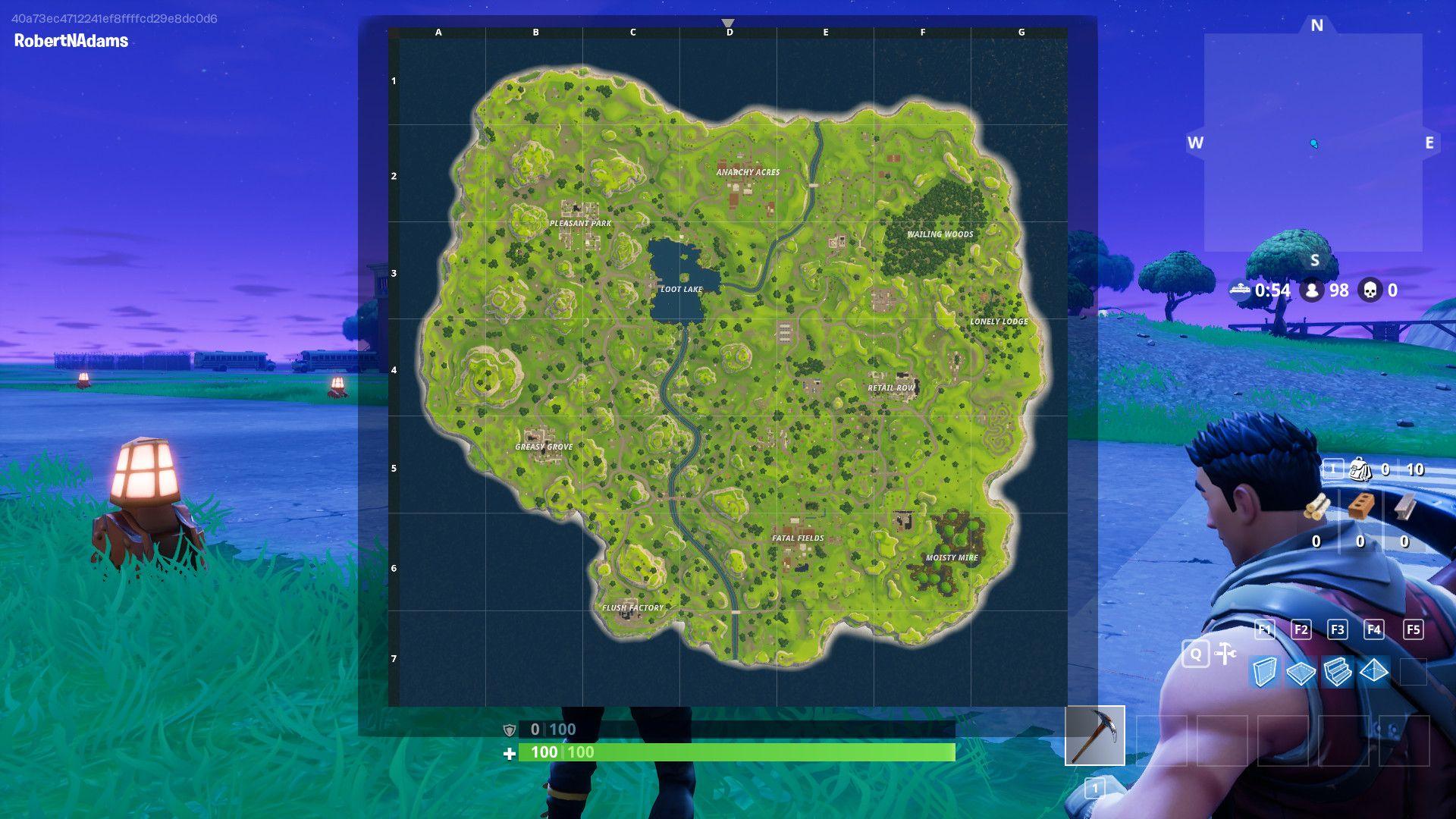Image resolution: width=1456 pixels, height=819 pixels.
Task: Select the edit tool hammer icon
Action: click(1225, 652)
